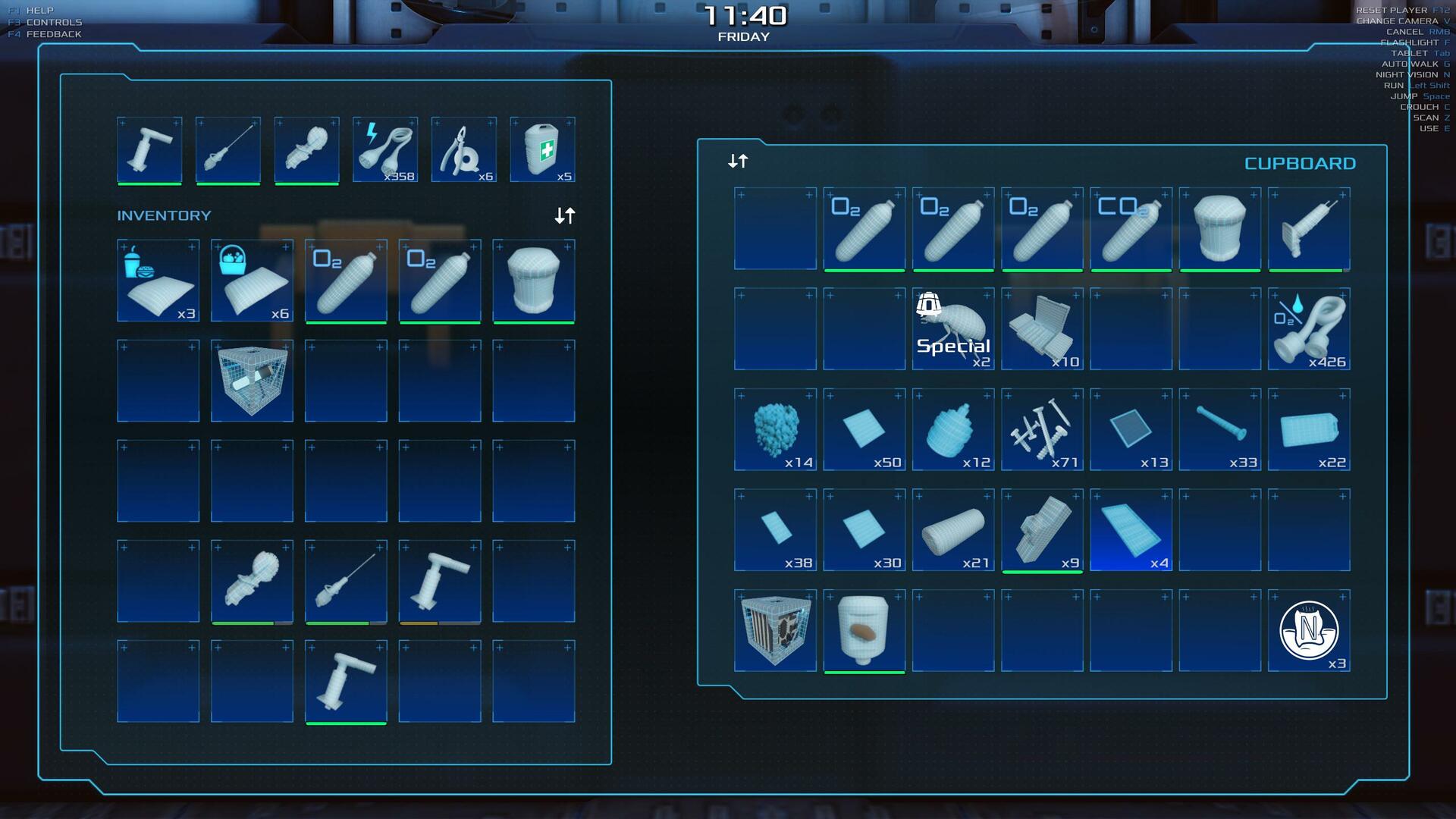Take the CO2 canister from the cupboard
This screenshot has width=1456, height=819.
click(x=1131, y=228)
